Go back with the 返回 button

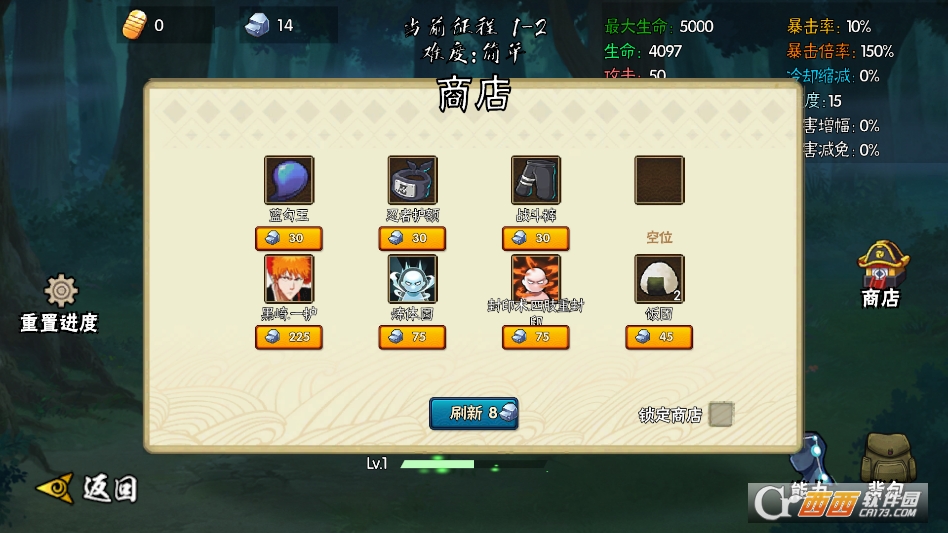pos(87,488)
